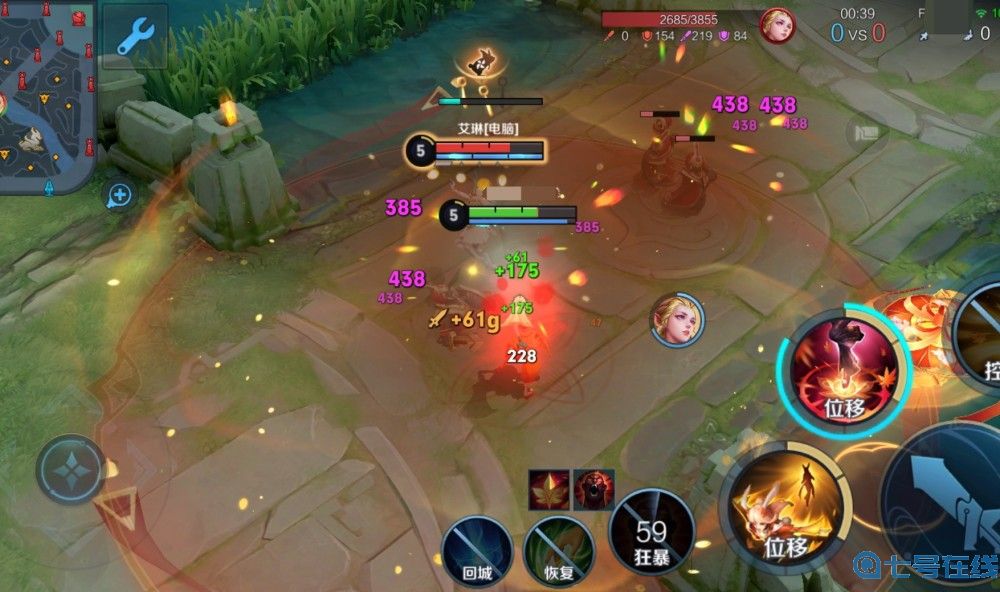The height and width of the screenshot is (592, 1000).
Task: Open the hero portrait beside the health bar
Action: click(777, 25)
